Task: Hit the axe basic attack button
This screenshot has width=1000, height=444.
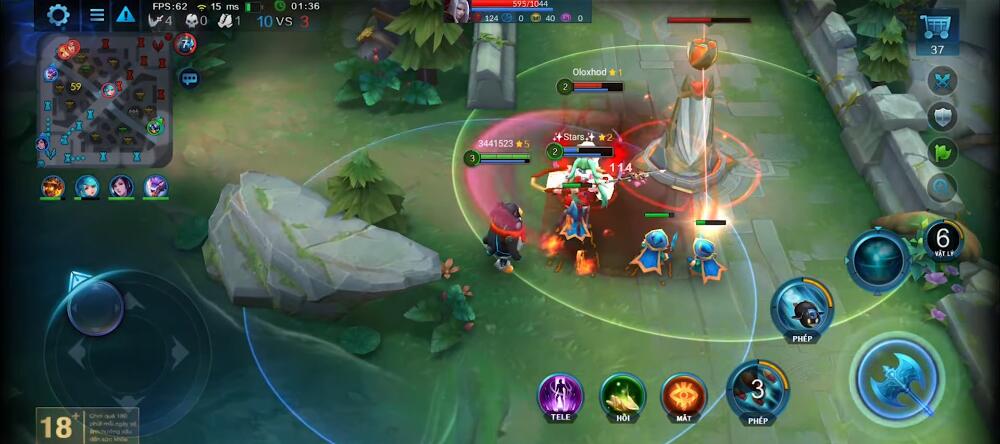Action: click(x=895, y=377)
